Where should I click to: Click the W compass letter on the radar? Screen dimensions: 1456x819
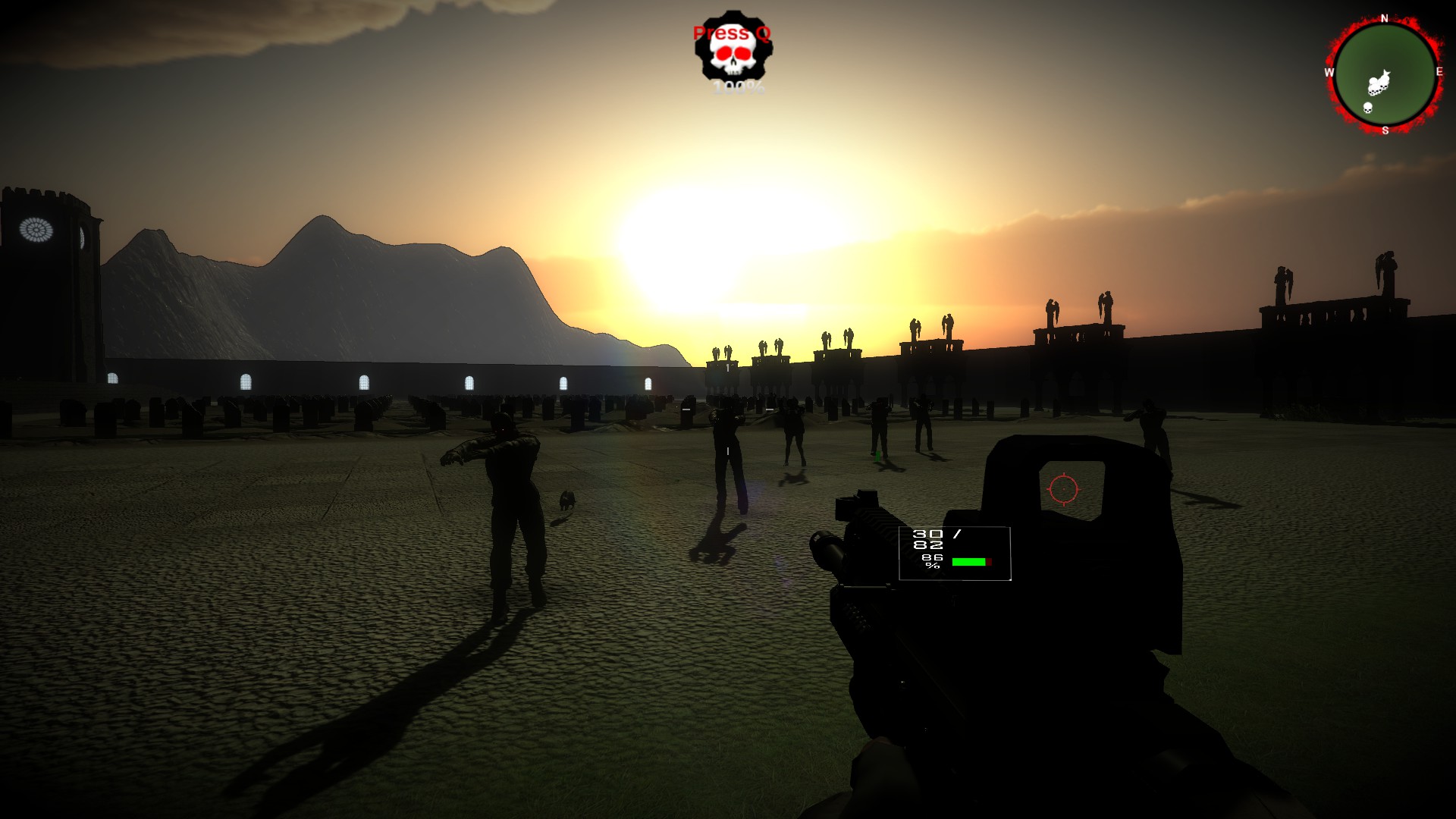tap(1329, 71)
